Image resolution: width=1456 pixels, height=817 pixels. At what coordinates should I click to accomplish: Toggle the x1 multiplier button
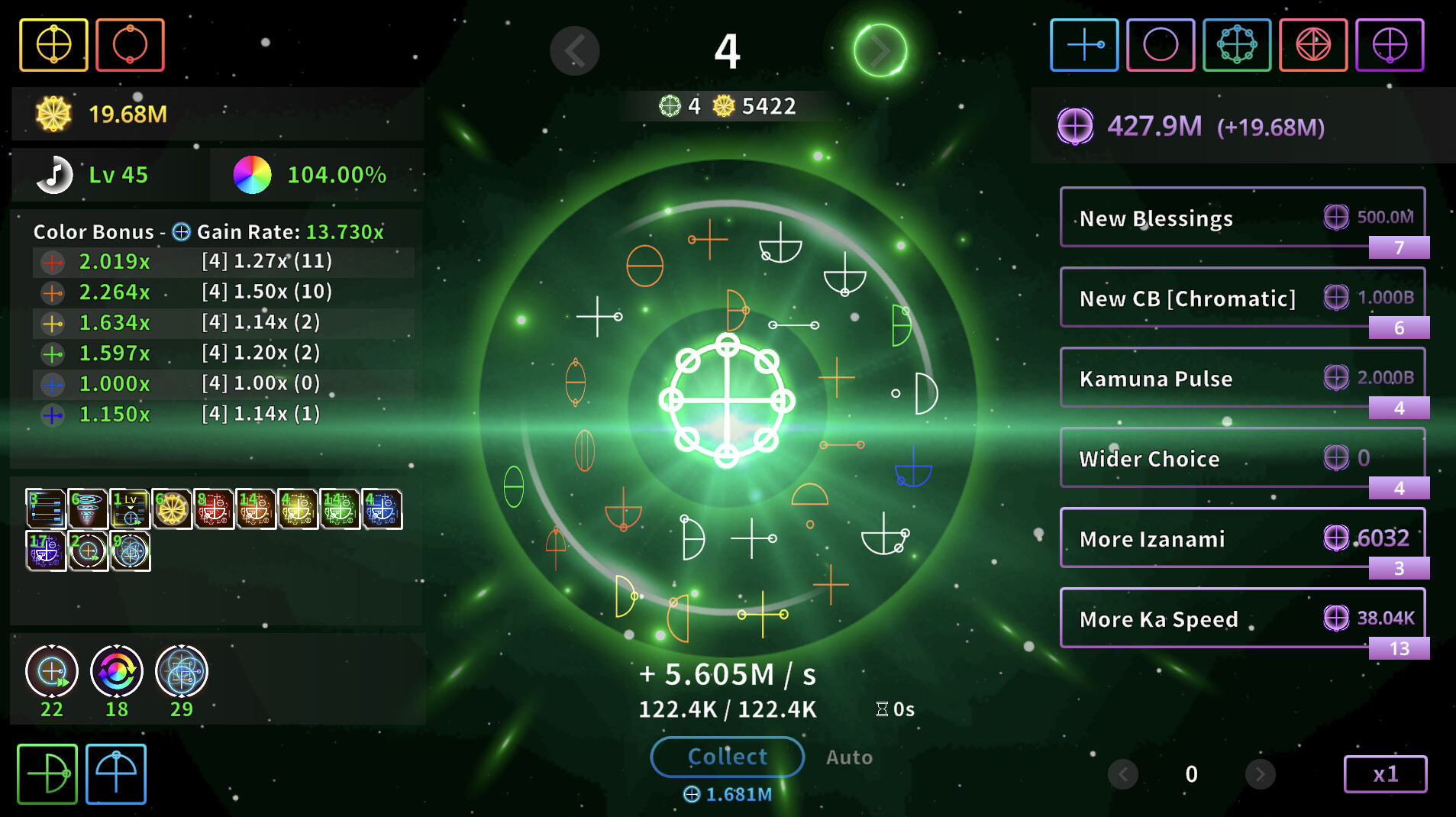tap(1386, 773)
